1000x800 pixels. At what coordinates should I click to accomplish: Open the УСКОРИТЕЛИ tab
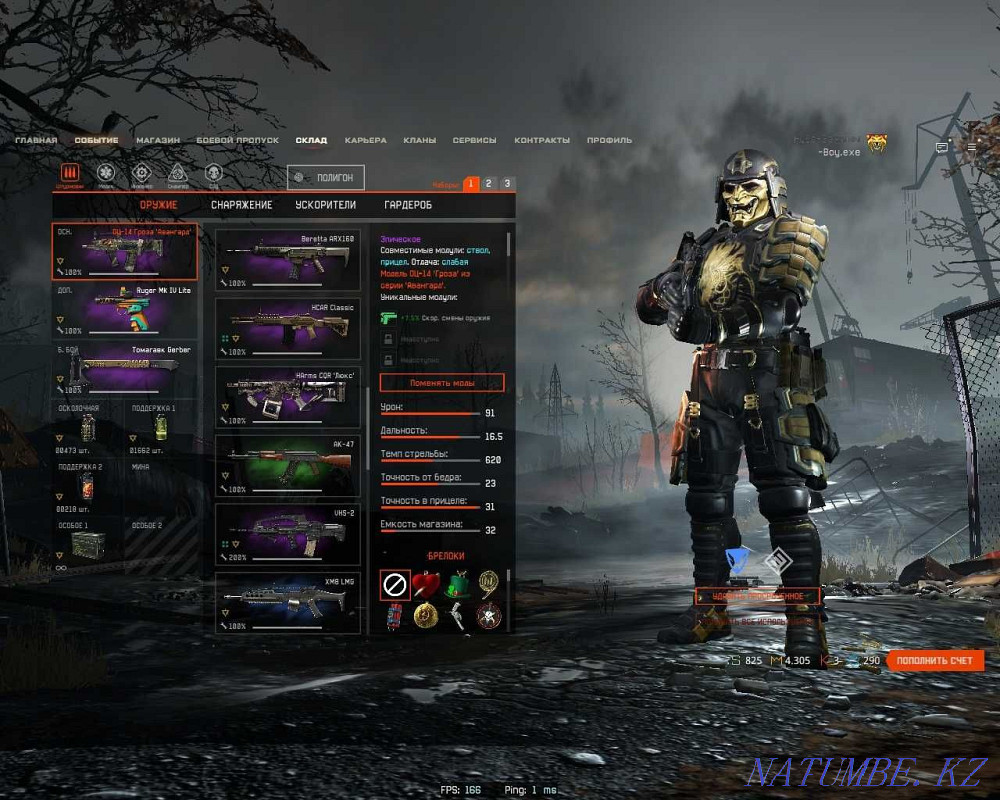[x=326, y=205]
